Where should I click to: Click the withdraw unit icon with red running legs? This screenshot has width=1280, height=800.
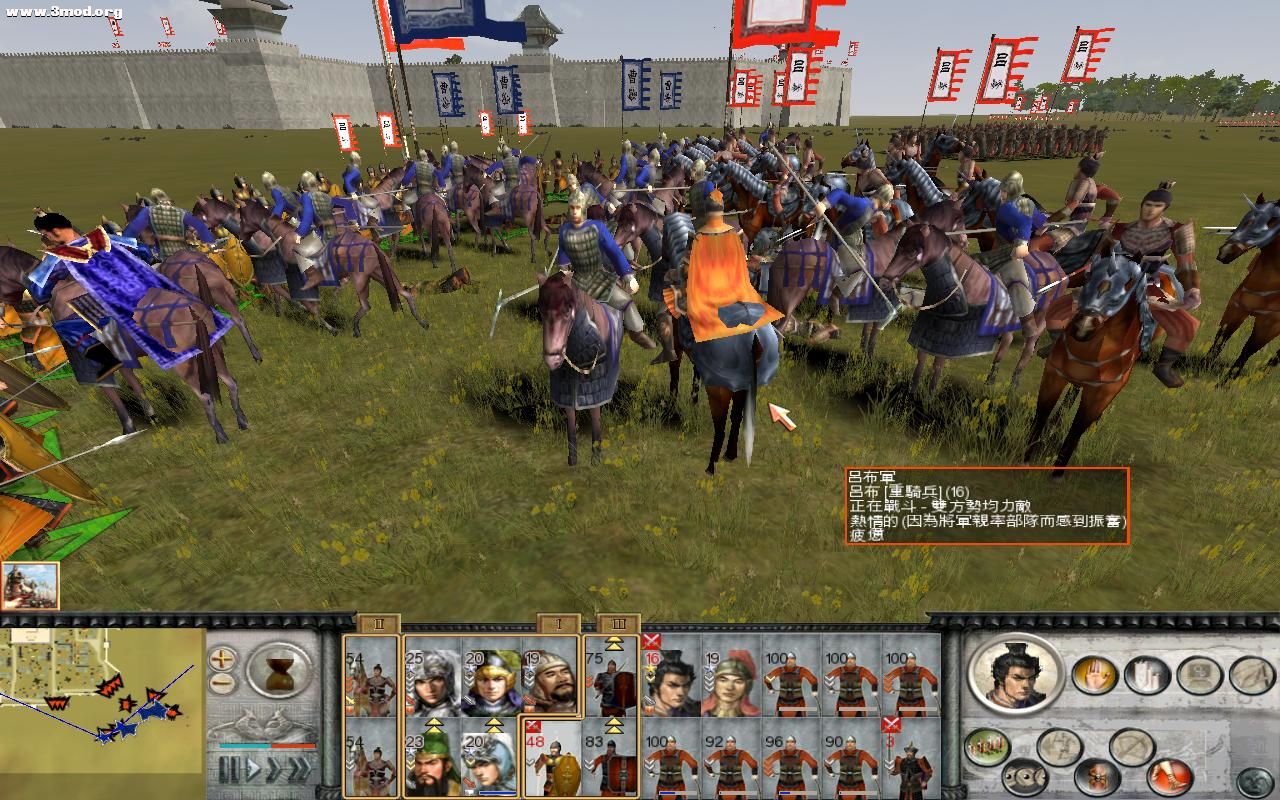click(1170, 775)
